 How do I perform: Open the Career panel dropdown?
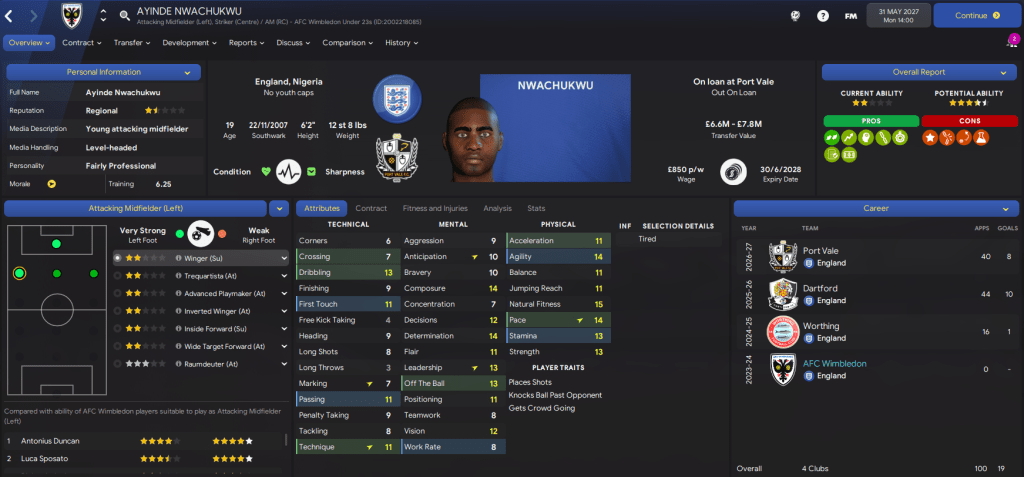click(x=1003, y=208)
